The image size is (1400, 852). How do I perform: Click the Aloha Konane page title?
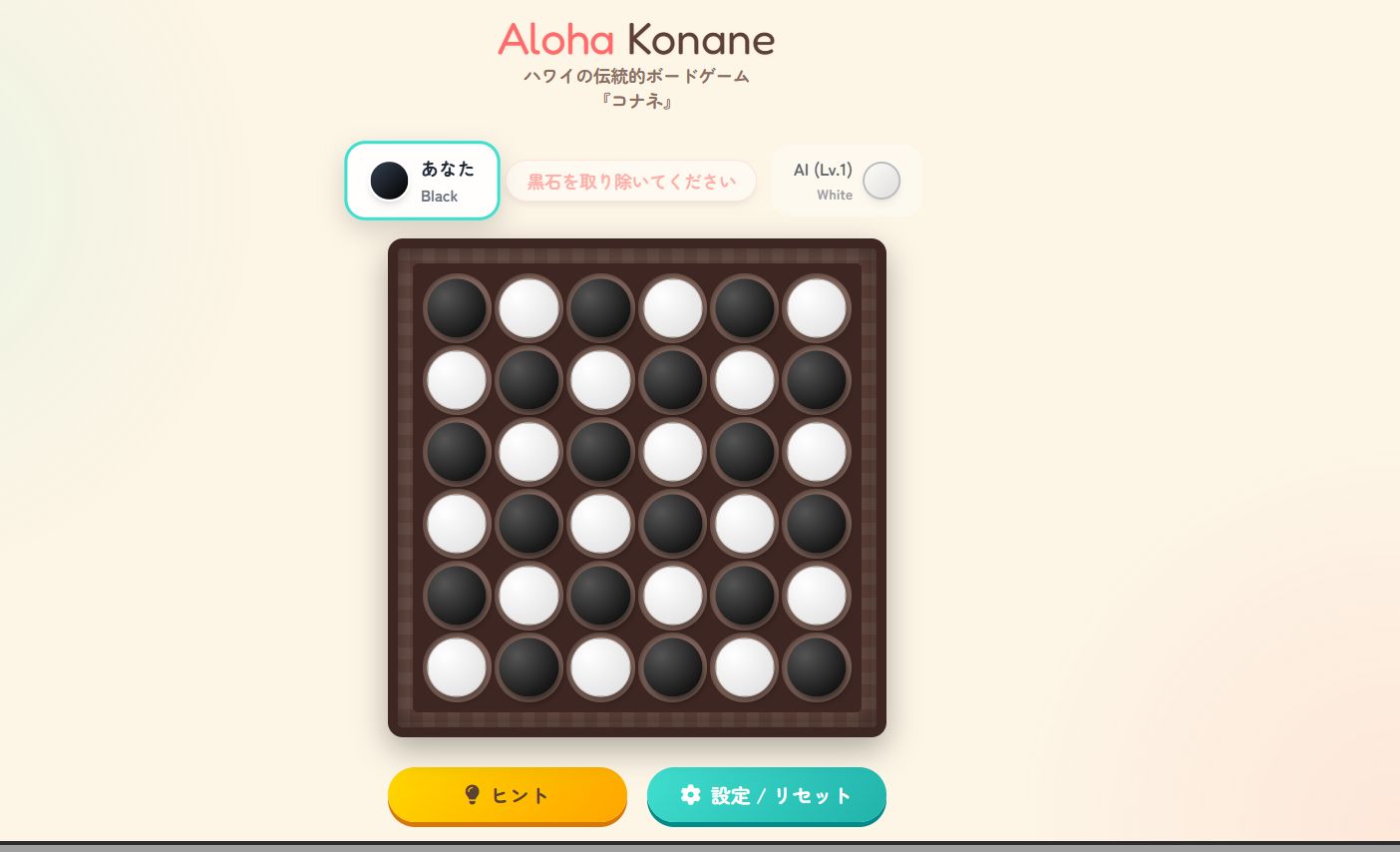tap(636, 40)
